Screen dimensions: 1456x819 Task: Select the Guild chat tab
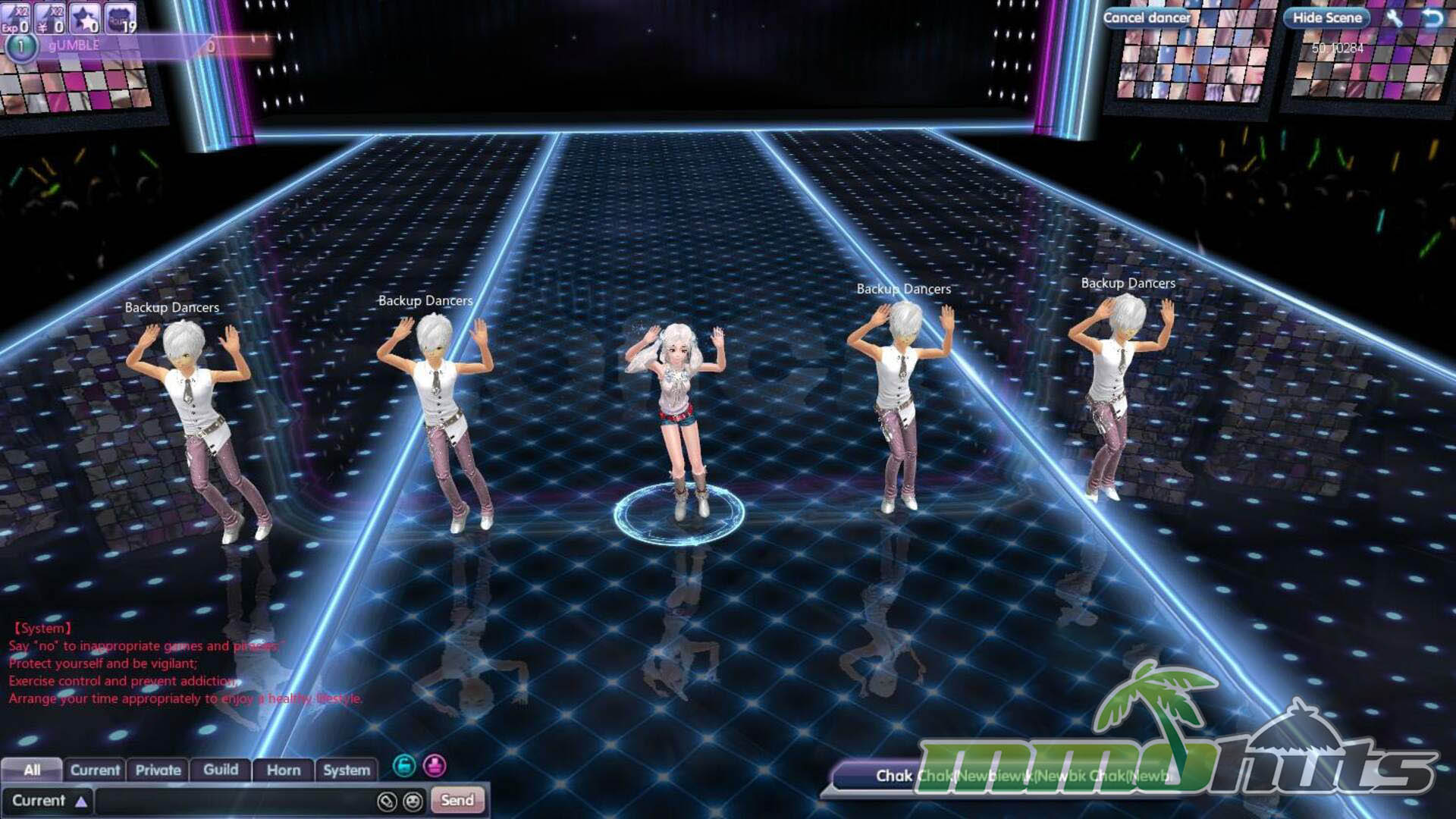click(x=221, y=770)
